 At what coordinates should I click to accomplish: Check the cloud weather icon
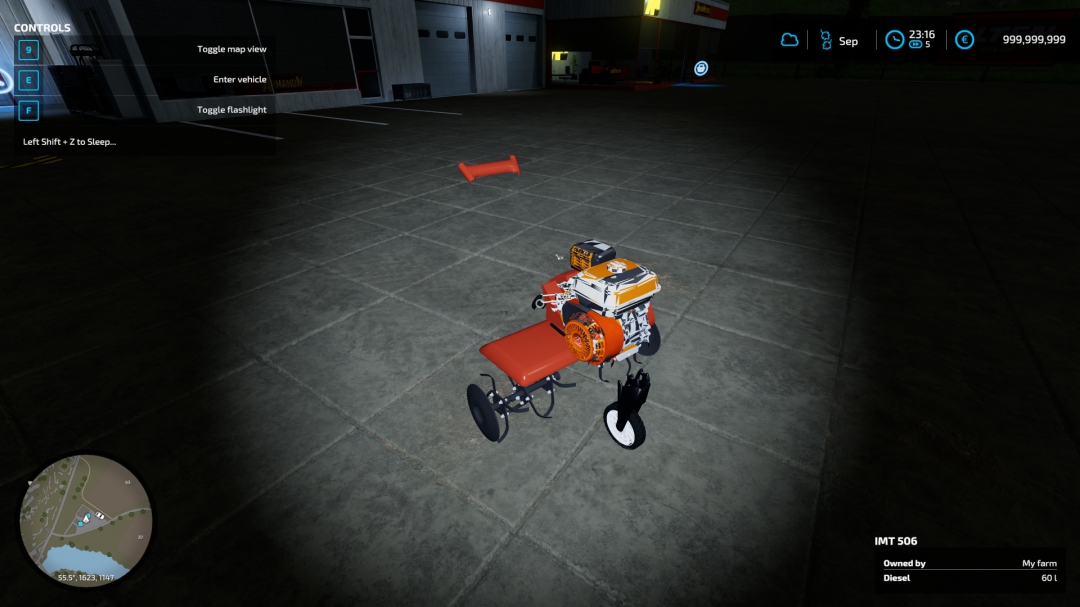point(790,40)
